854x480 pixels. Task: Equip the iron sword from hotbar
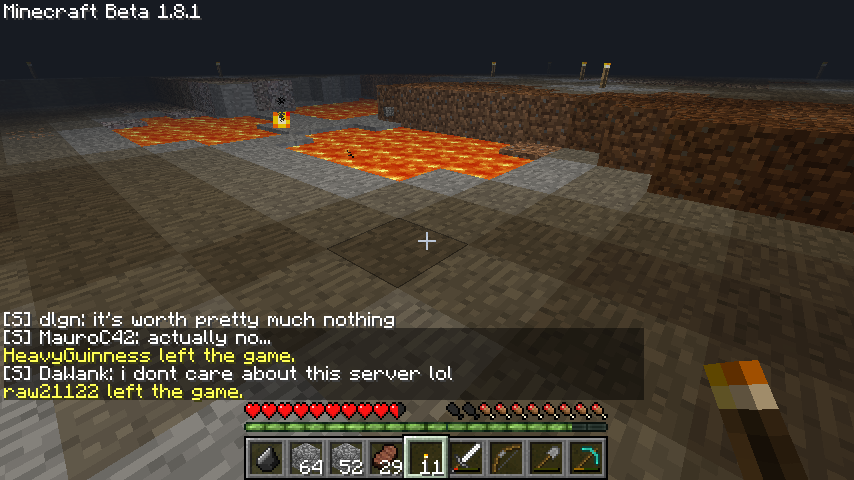466,459
